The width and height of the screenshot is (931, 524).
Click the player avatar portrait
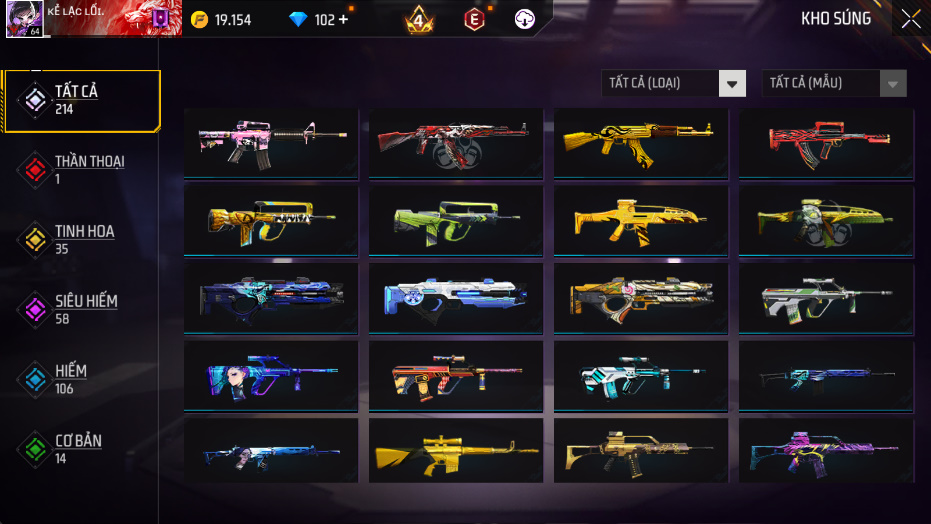(23, 19)
